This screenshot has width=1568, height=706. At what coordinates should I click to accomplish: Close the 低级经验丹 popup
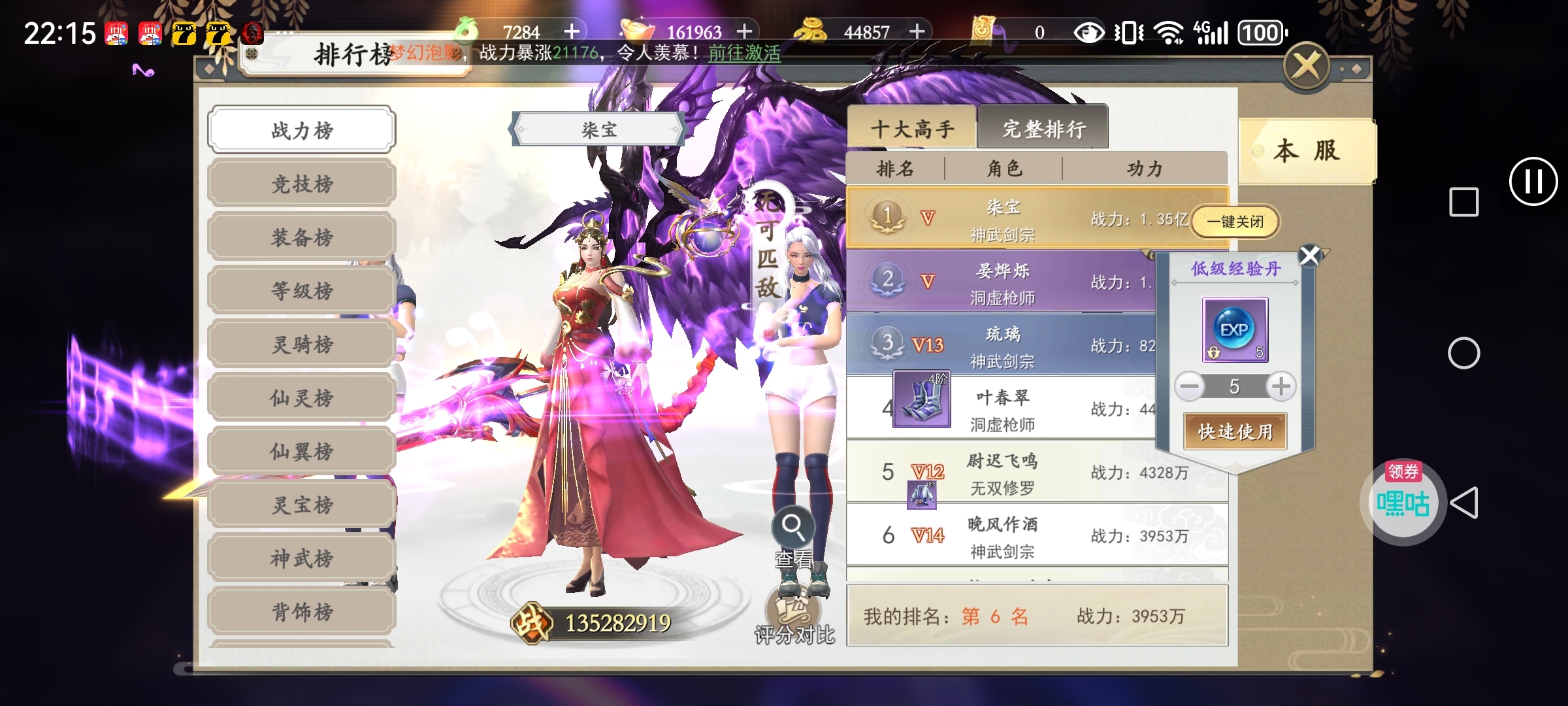[x=1309, y=256]
